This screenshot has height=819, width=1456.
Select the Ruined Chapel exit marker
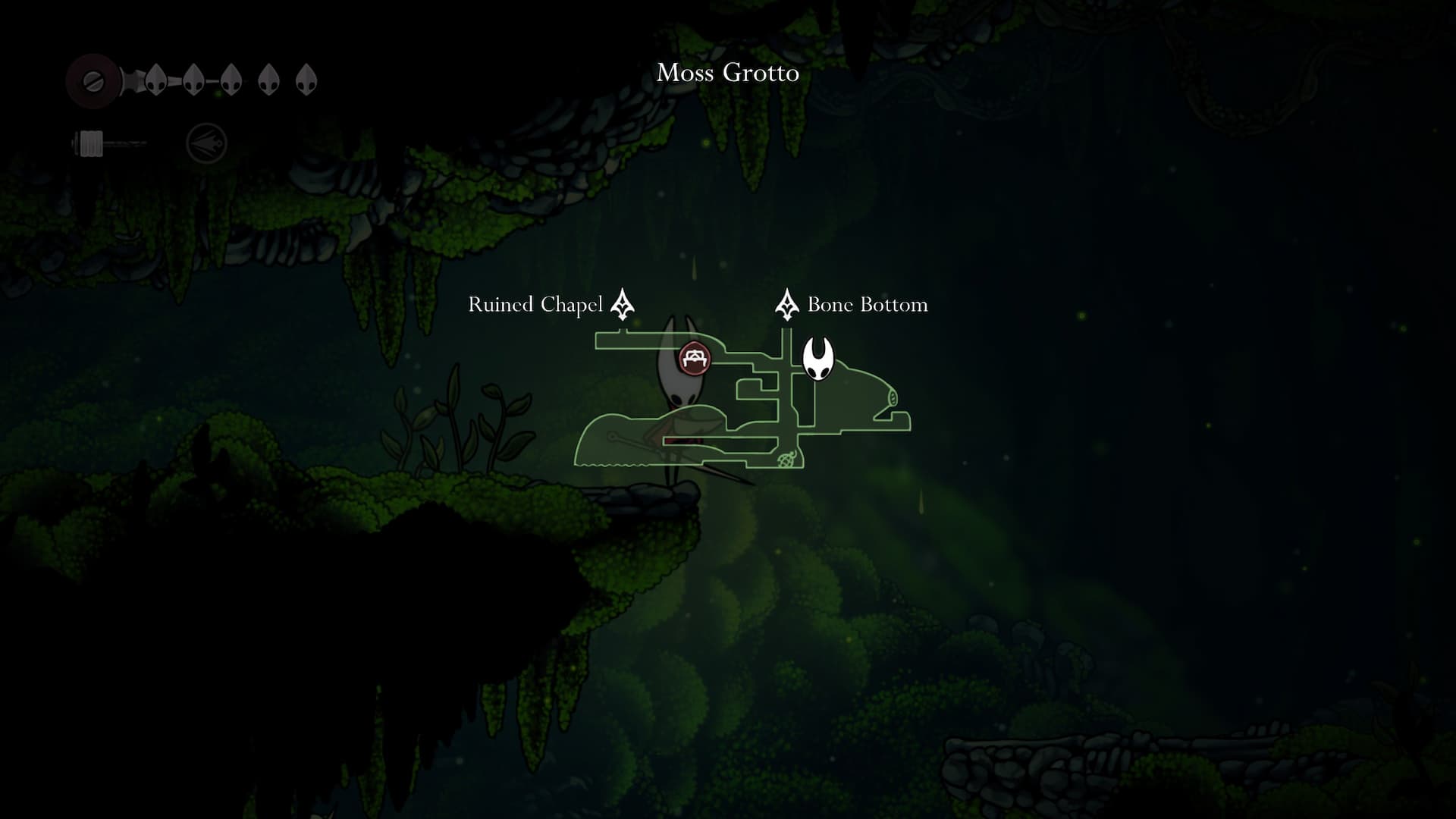pyautogui.click(x=623, y=304)
